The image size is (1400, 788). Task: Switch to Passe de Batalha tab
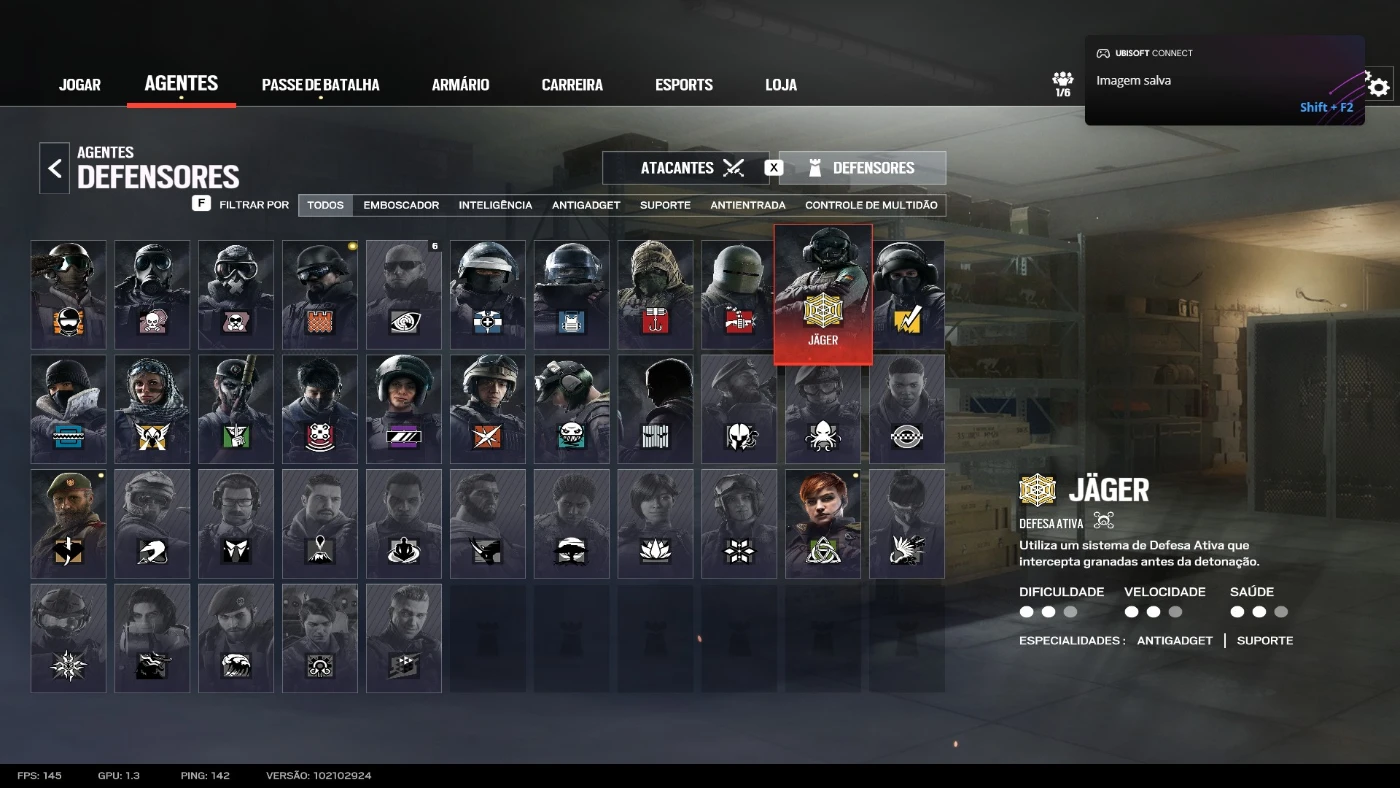320,85
